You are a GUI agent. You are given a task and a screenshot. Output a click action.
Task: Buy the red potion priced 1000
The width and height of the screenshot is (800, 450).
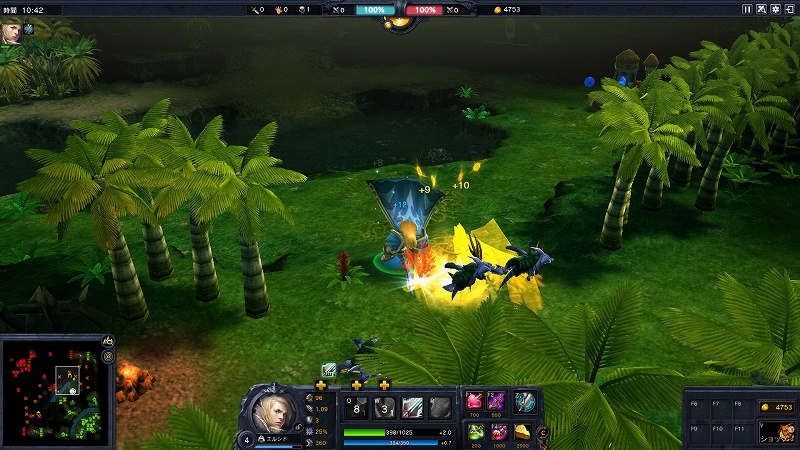coord(497,431)
